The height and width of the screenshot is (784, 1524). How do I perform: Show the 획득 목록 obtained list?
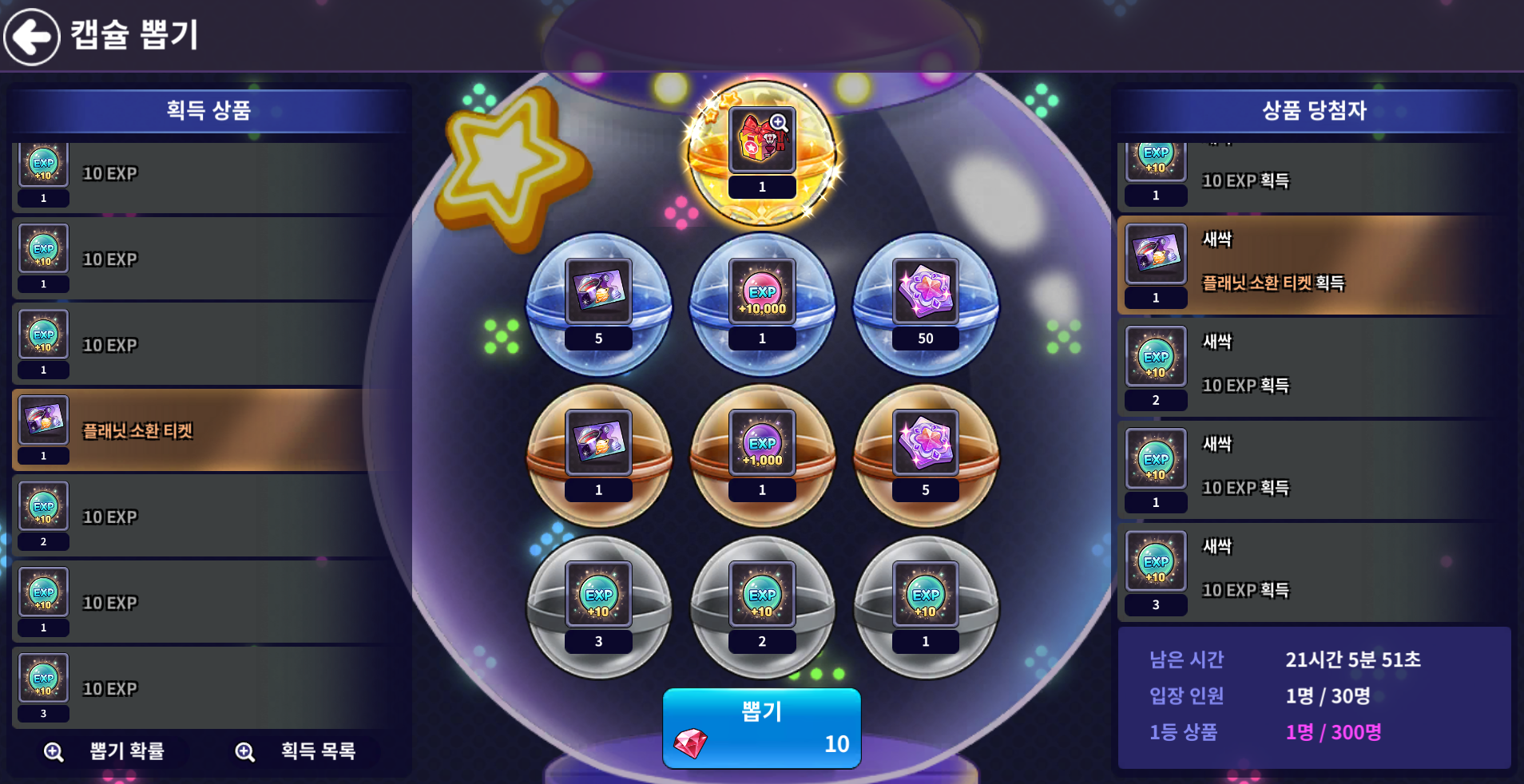(x=300, y=751)
